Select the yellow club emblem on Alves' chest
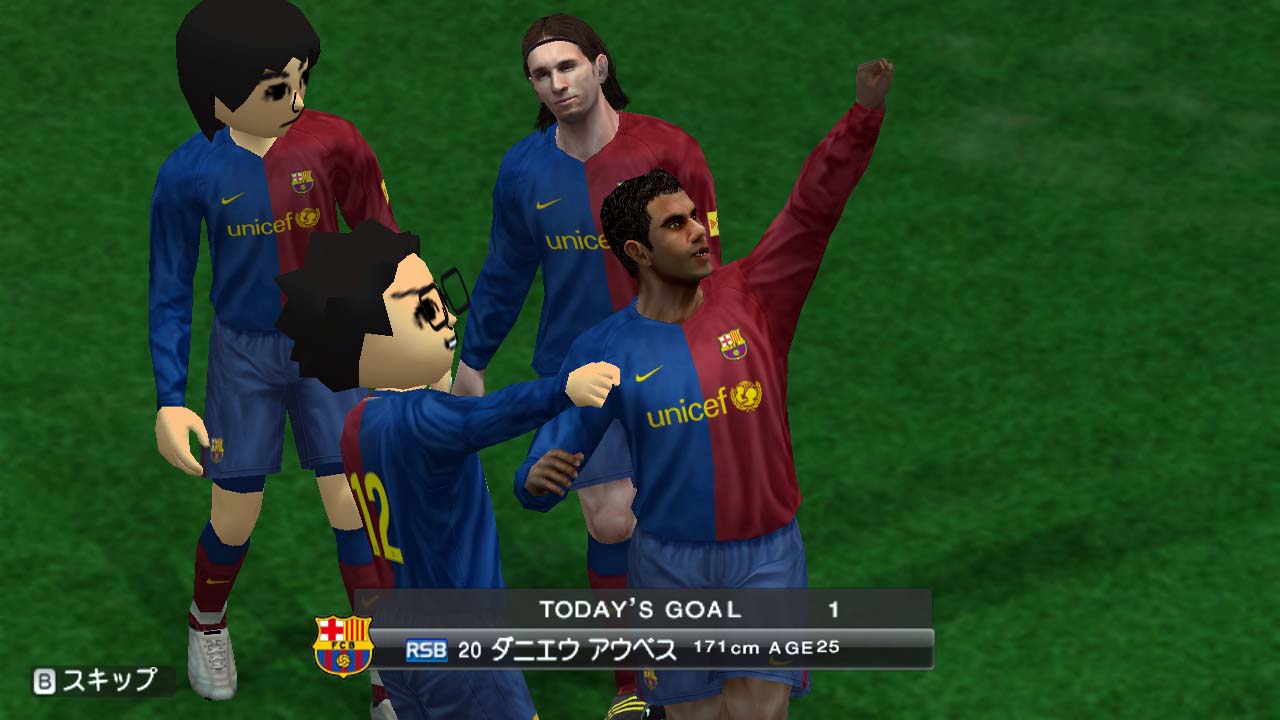Screen dimensions: 1280x720 pyautogui.click(x=730, y=345)
